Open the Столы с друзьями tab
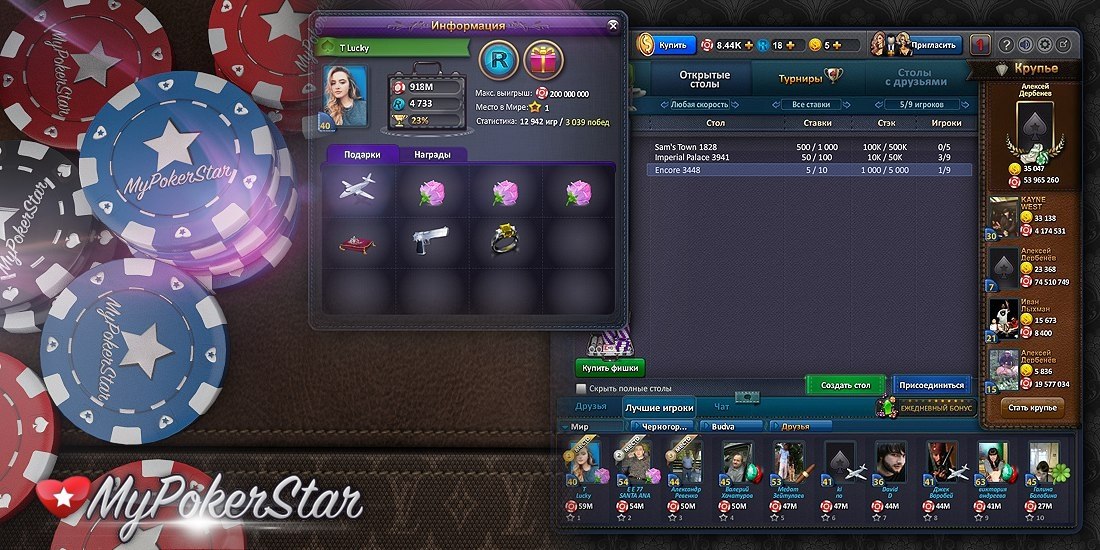This screenshot has height=550, width=1100. [914, 77]
